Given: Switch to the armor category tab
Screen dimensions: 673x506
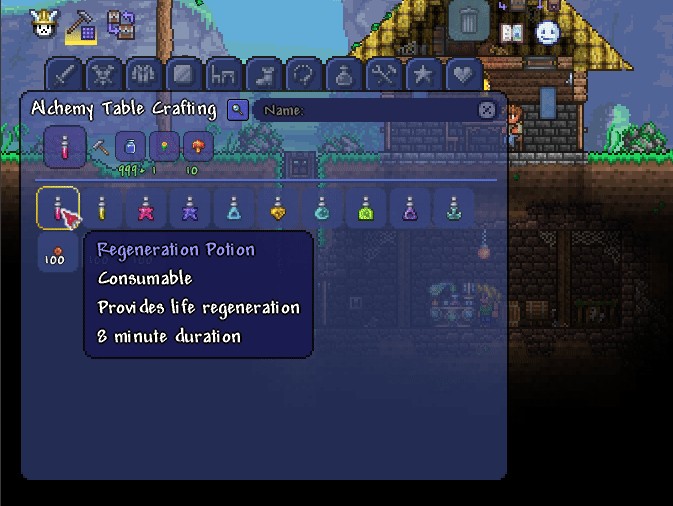Looking at the screenshot, I should click(143, 75).
